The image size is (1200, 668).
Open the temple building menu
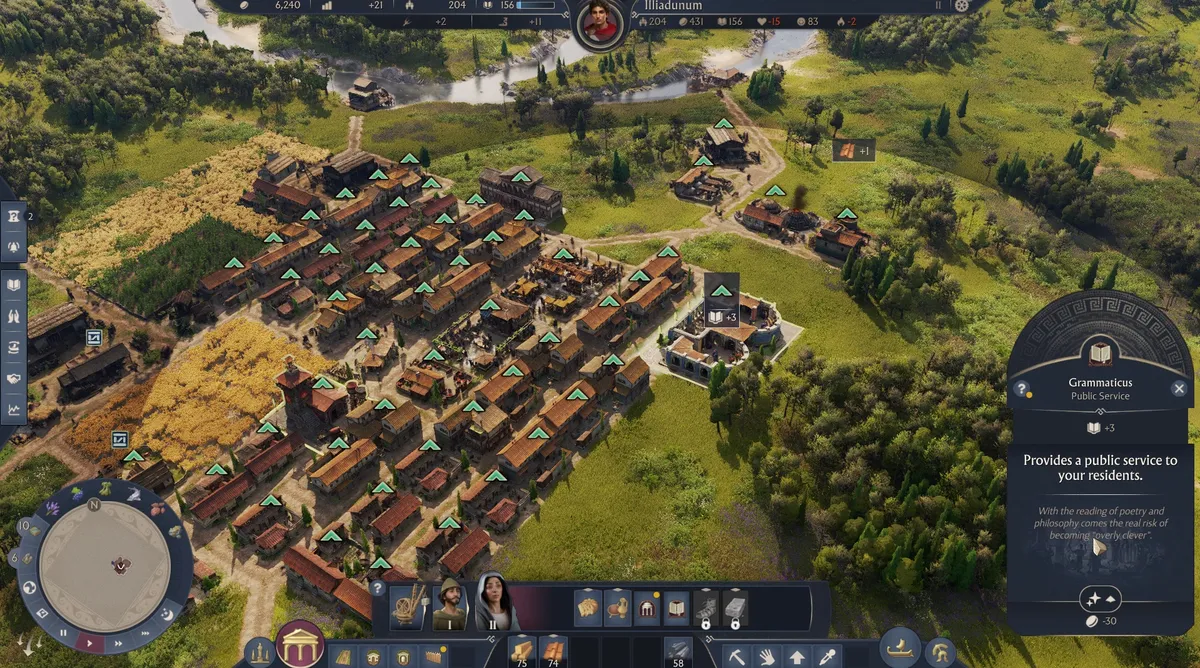point(299,645)
